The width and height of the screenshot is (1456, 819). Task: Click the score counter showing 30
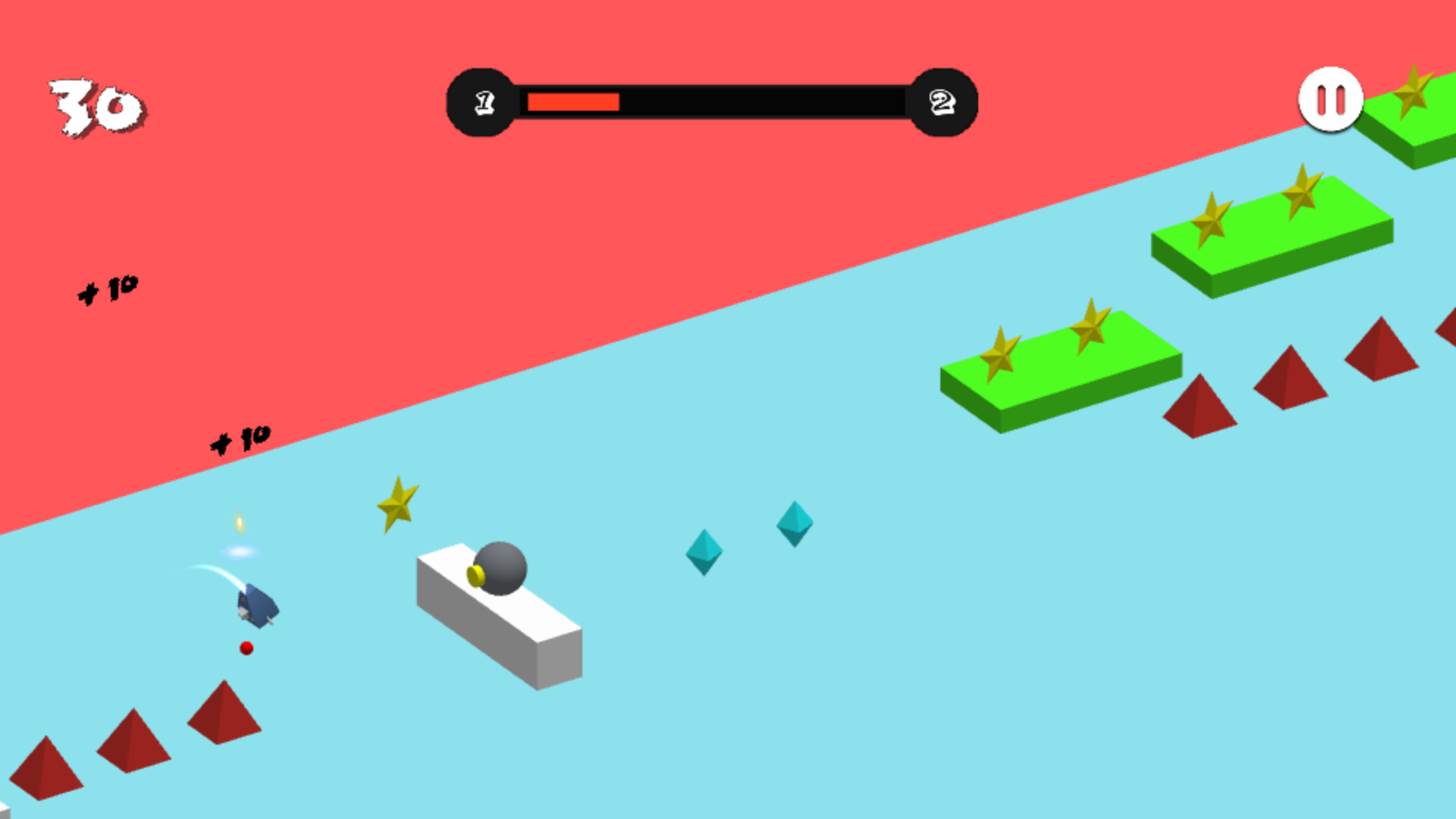pos(95,104)
